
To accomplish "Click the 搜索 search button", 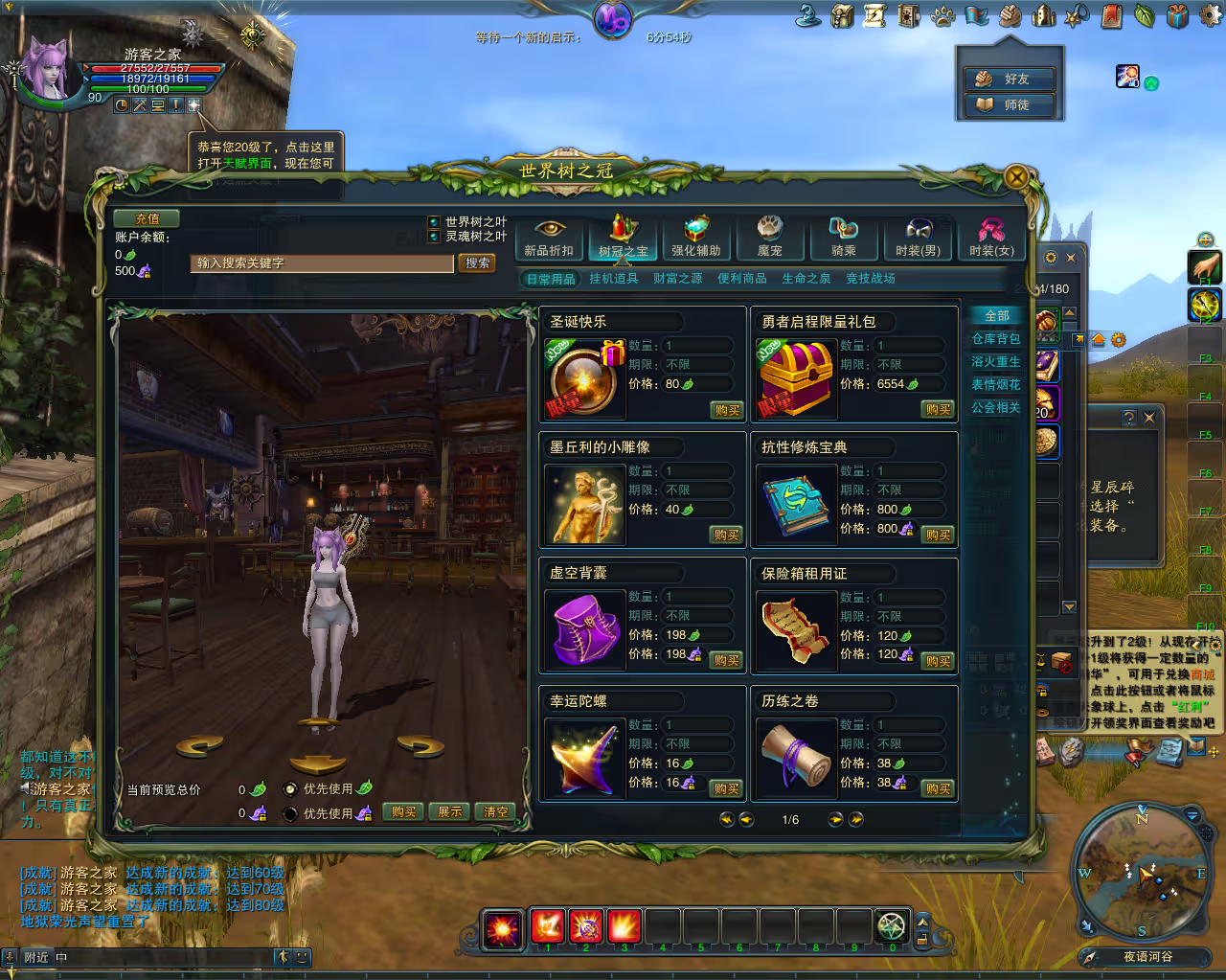I will [477, 262].
